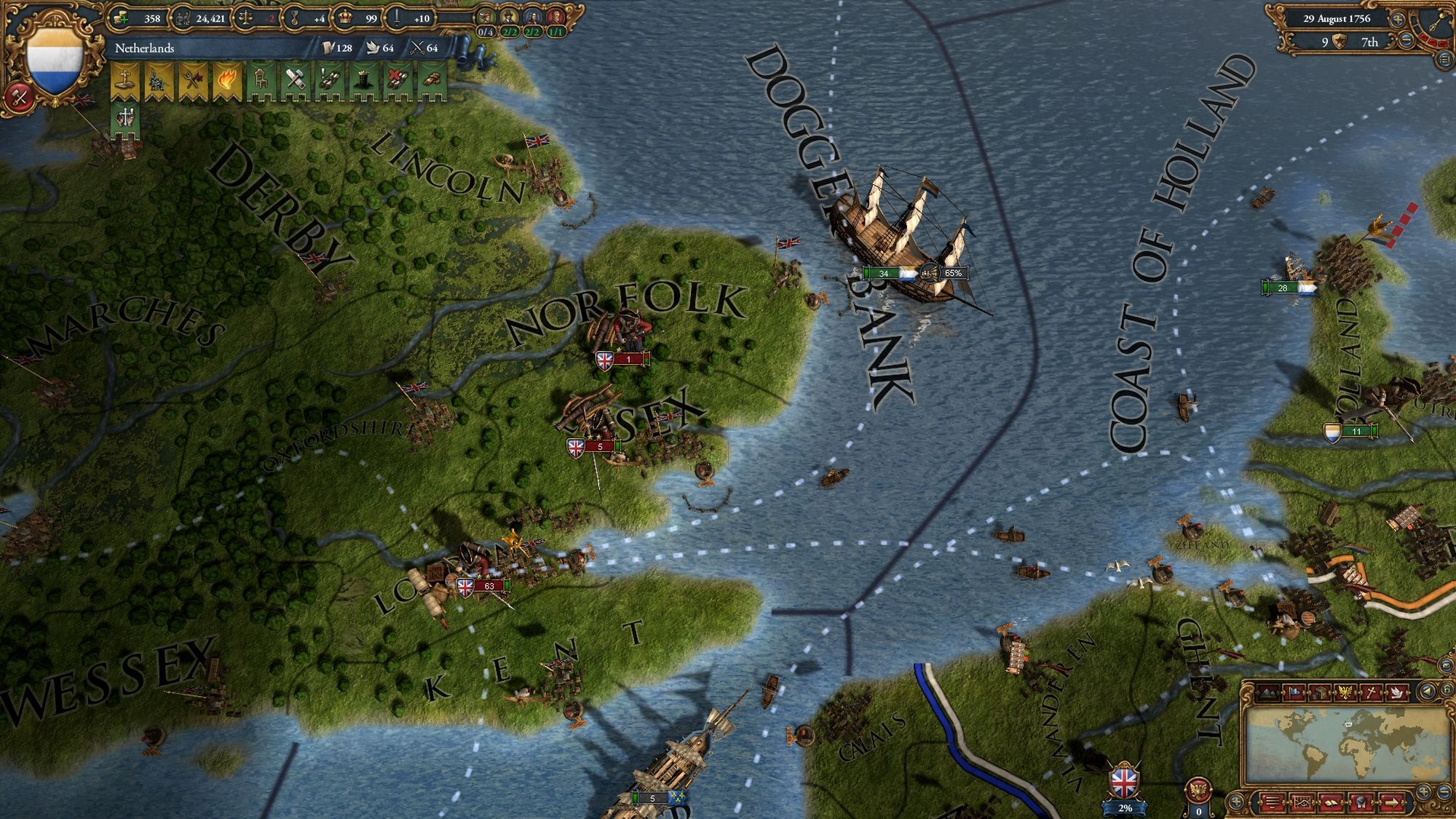The height and width of the screenshot is (819, 1456).
Task: Open the main menu via the lined icon
Action: (1444, 61)
